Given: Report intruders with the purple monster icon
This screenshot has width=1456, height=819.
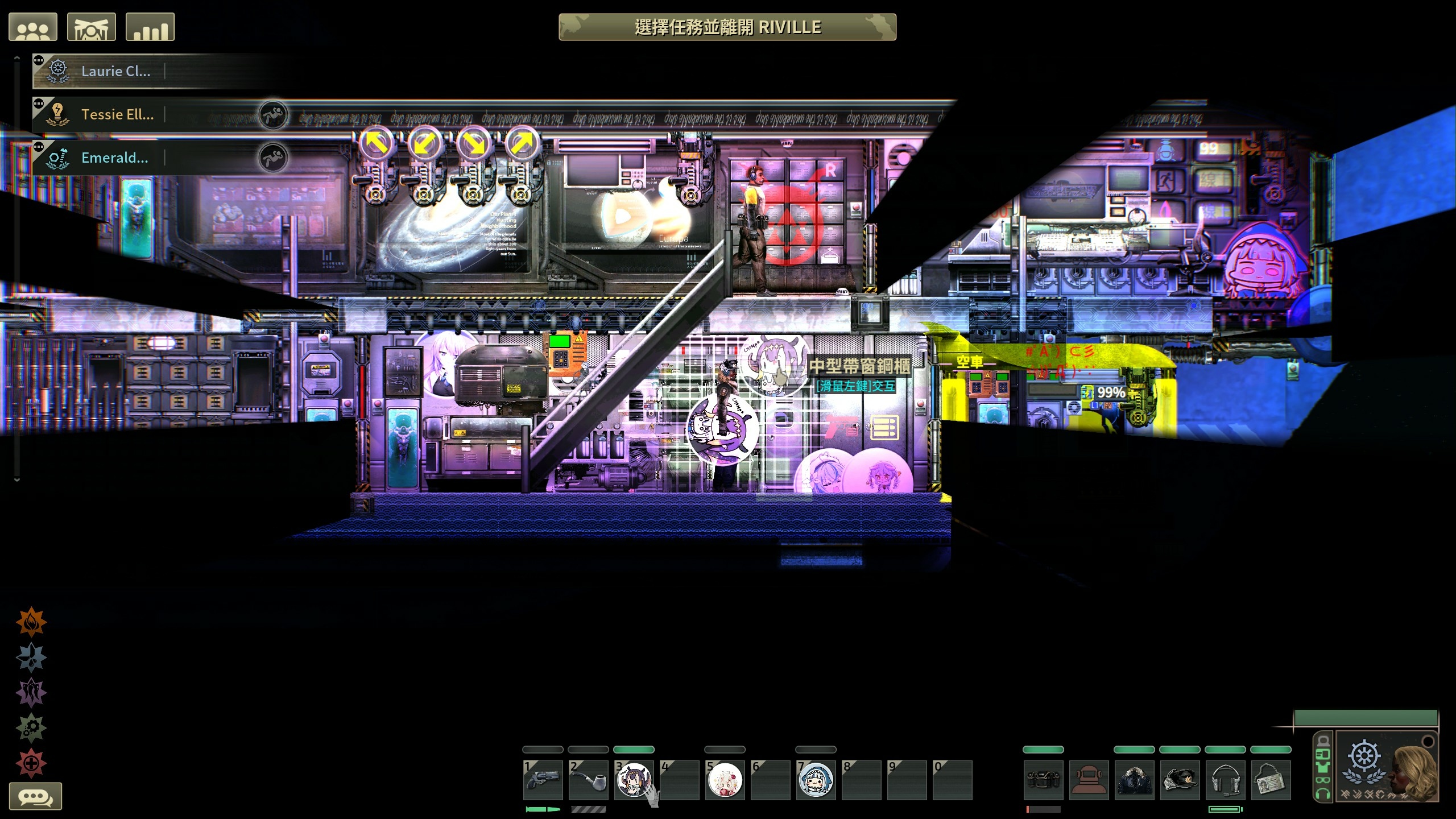Looking at the screenshot, I should (31, 692).
